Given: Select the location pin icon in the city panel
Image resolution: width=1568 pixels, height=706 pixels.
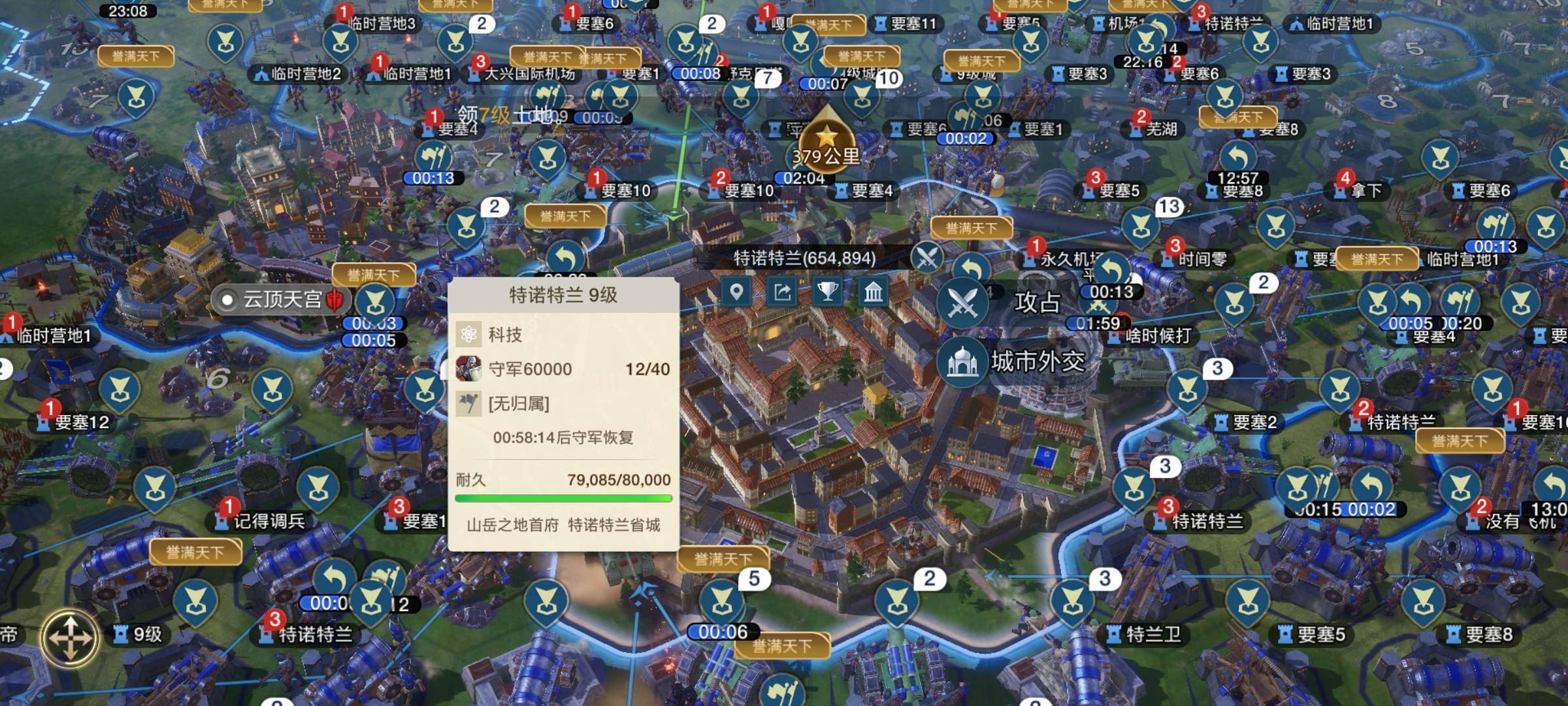Looking at the screenshot, I should click(x=738, y=294).
